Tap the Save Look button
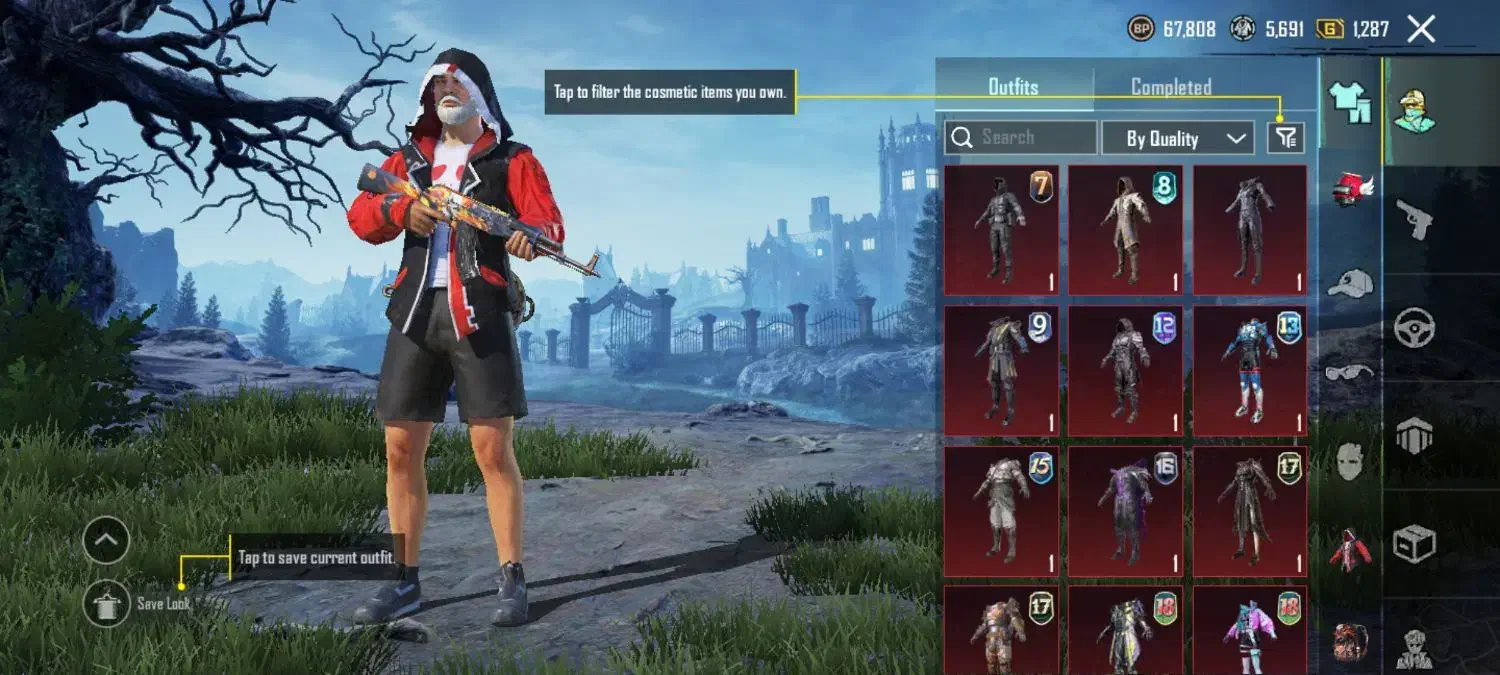Image resolution: width=1500 pixels, height=675 pixels. tap(107, 603)
